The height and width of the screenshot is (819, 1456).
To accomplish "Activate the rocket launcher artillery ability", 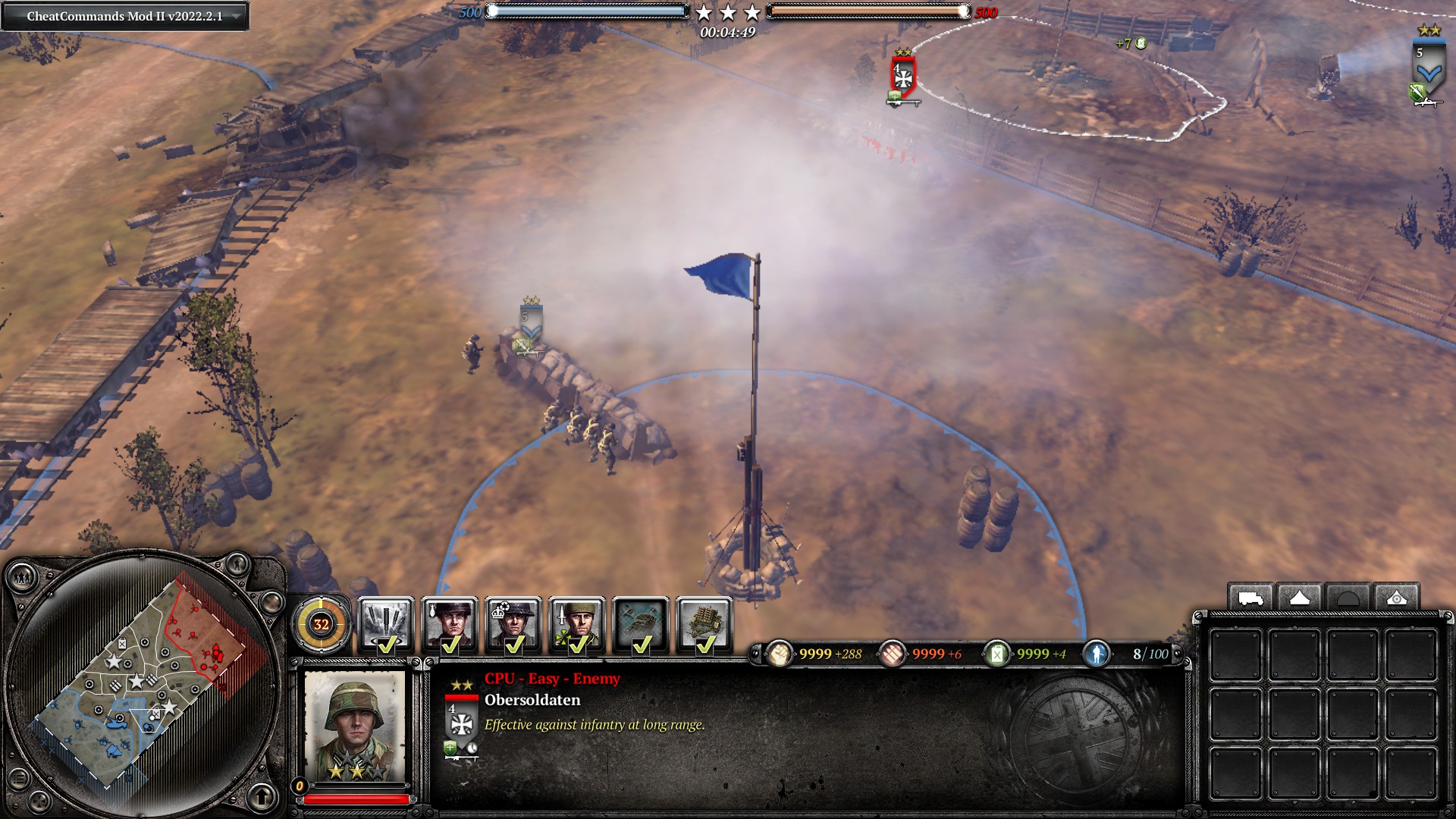I will coord(704,625).
